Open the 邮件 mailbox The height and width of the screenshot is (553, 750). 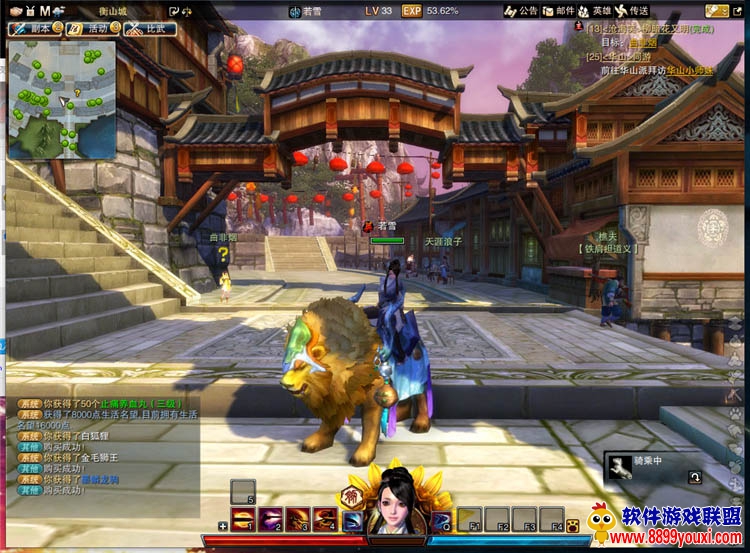tap(561, 10)
